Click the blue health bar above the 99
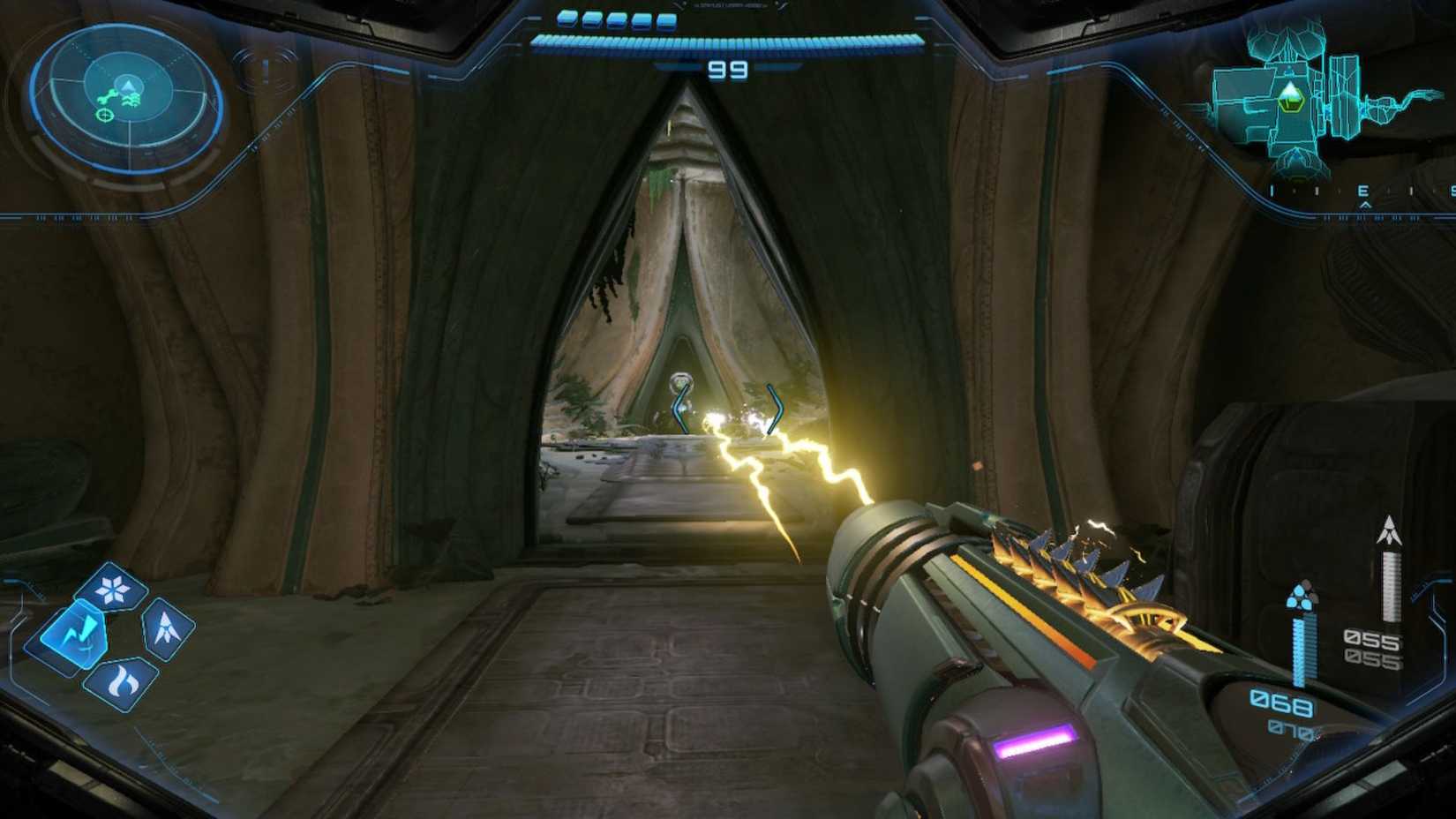The height and width of the screenshot is (819, 1456). tap(728, 41)
